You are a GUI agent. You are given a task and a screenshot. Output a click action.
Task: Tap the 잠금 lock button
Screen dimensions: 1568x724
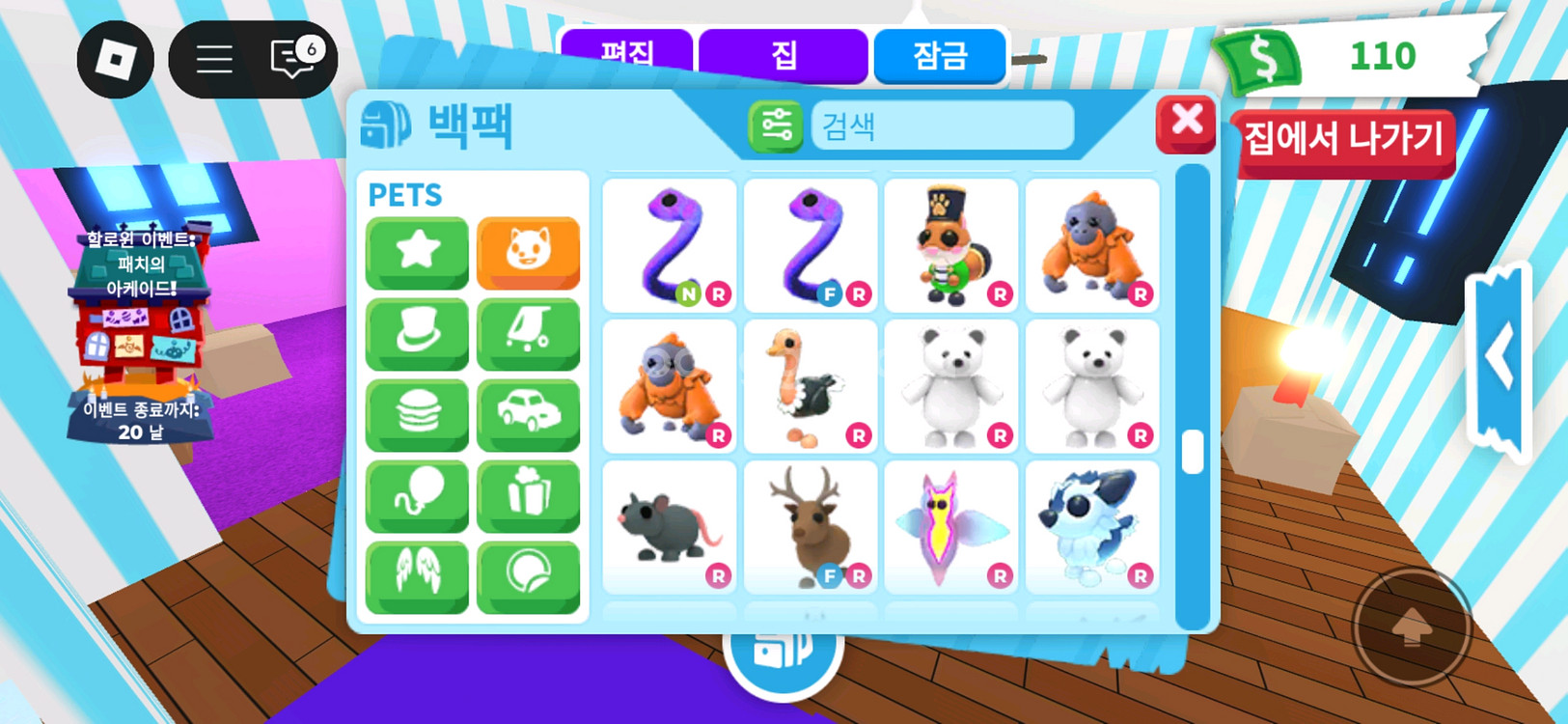940,55
